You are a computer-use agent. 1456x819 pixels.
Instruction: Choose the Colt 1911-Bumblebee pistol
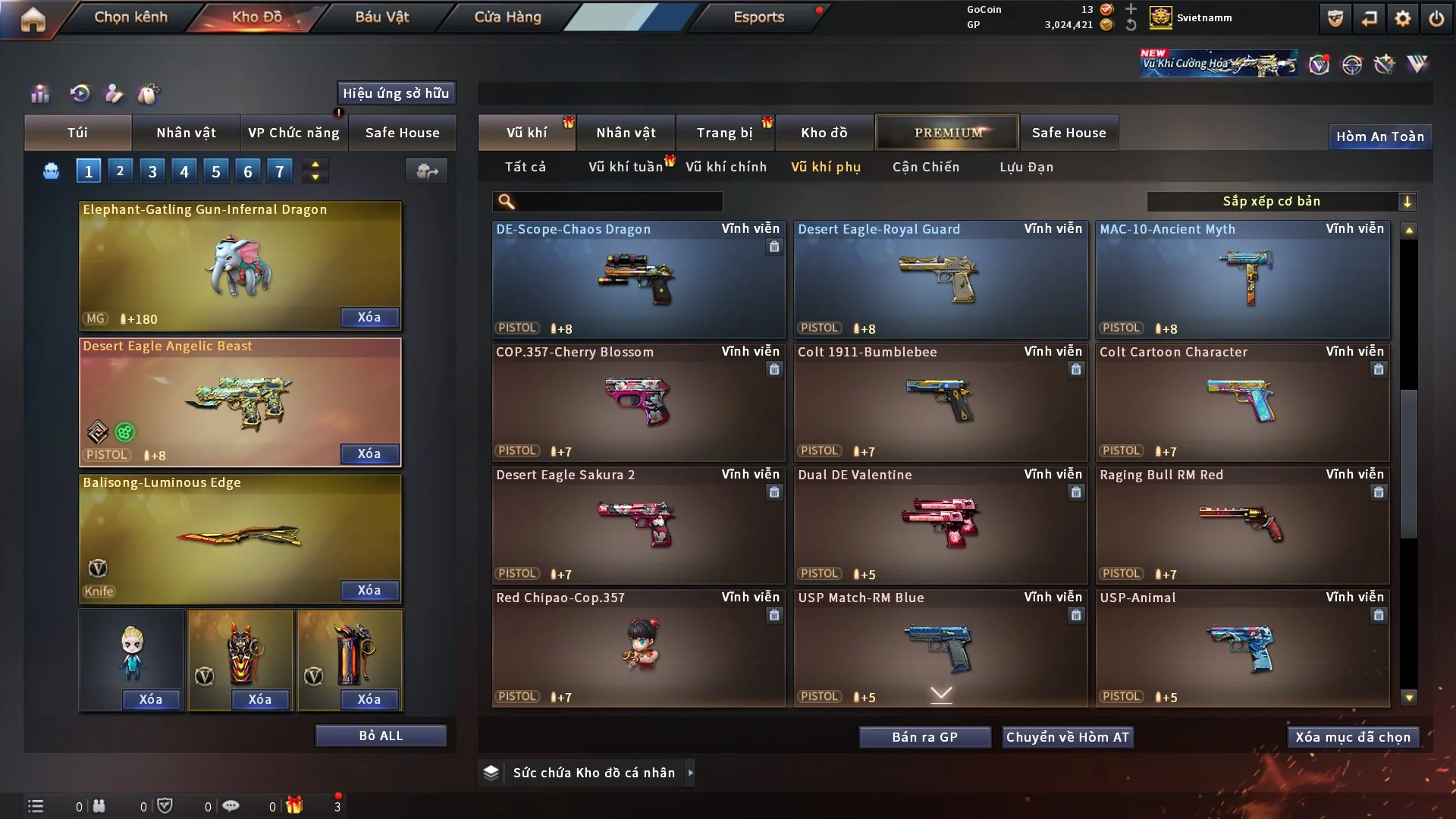tap(940, 403)
